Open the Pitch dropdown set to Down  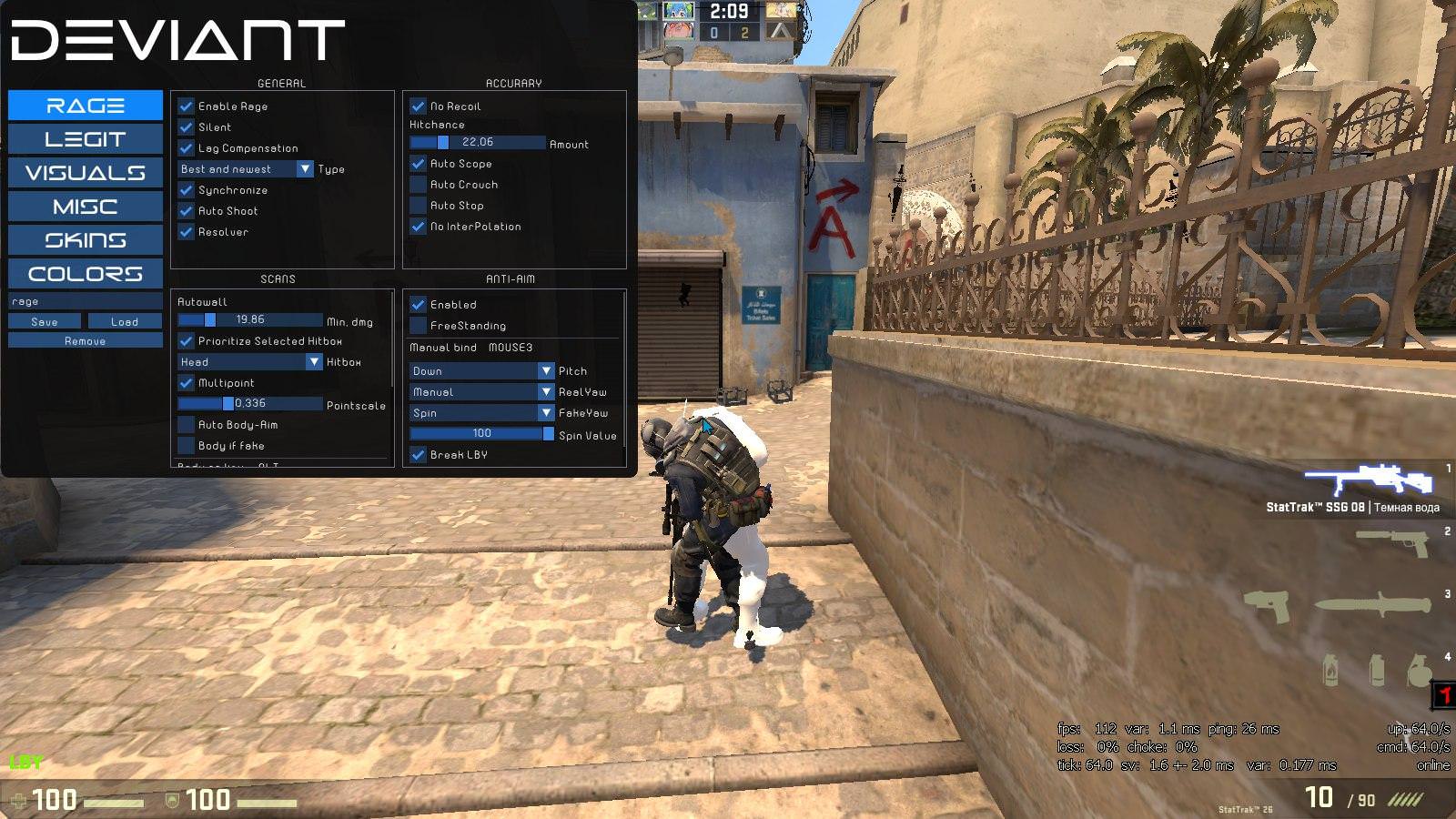[x=482, y=371]
